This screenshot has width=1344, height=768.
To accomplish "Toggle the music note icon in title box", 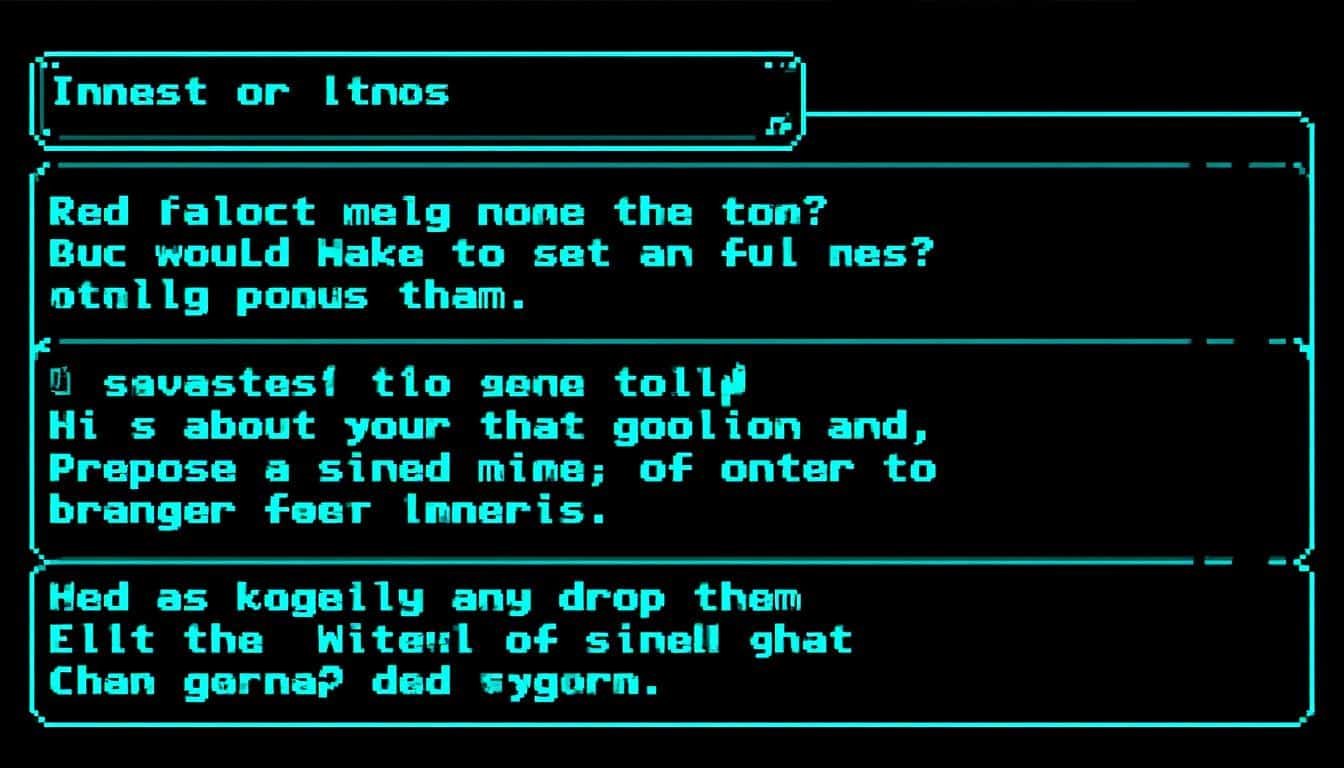I will point(778,125).
